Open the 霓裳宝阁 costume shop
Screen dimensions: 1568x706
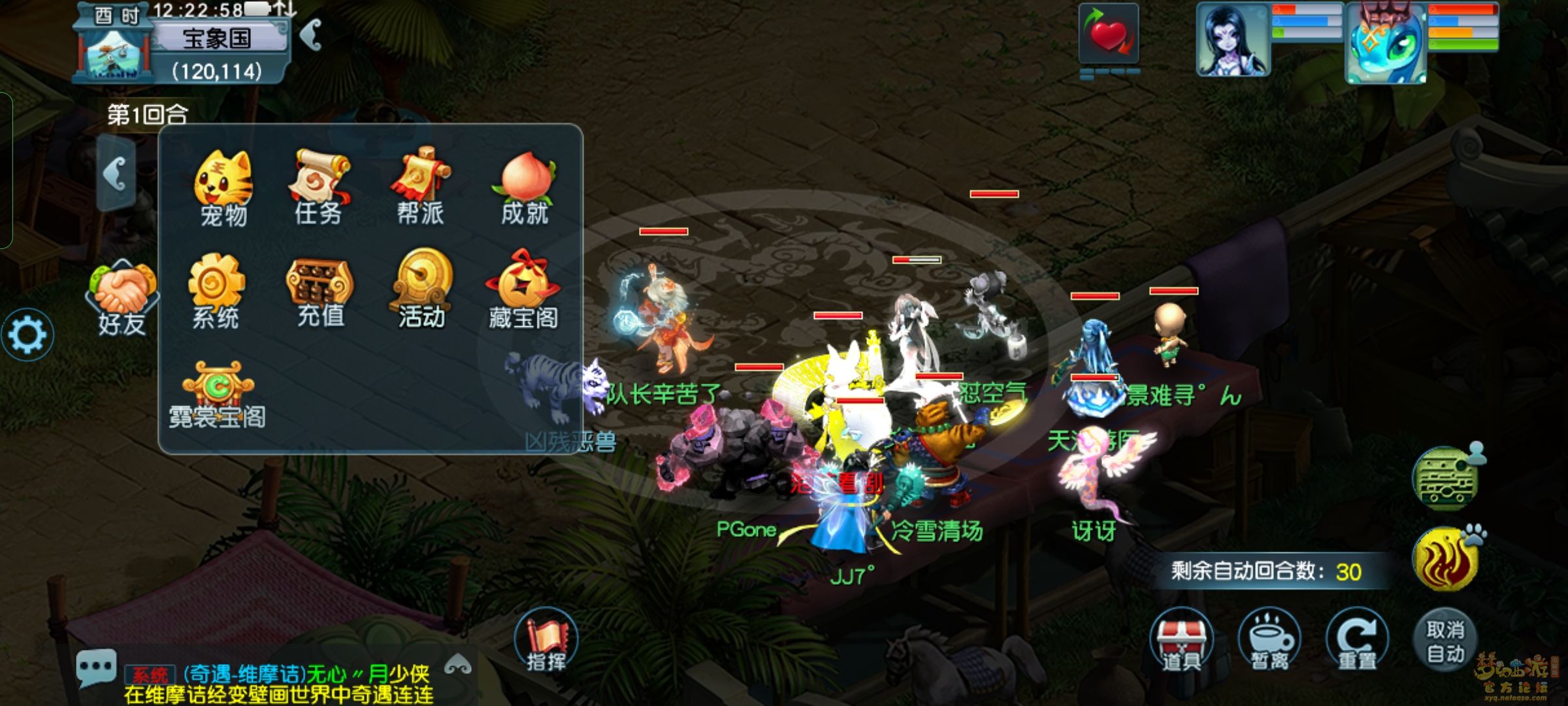pos(218,394)
